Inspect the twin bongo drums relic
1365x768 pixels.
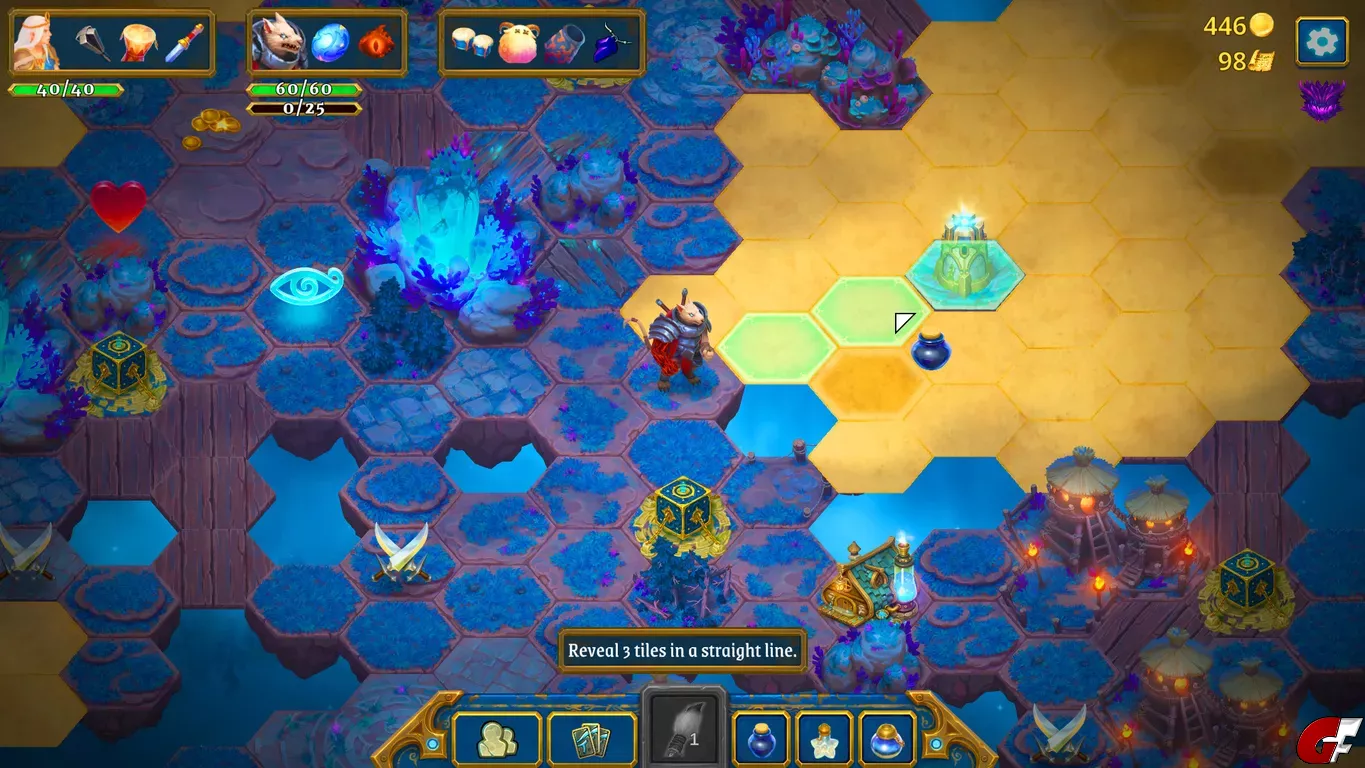pyautogui.click(x=470, y=43)
